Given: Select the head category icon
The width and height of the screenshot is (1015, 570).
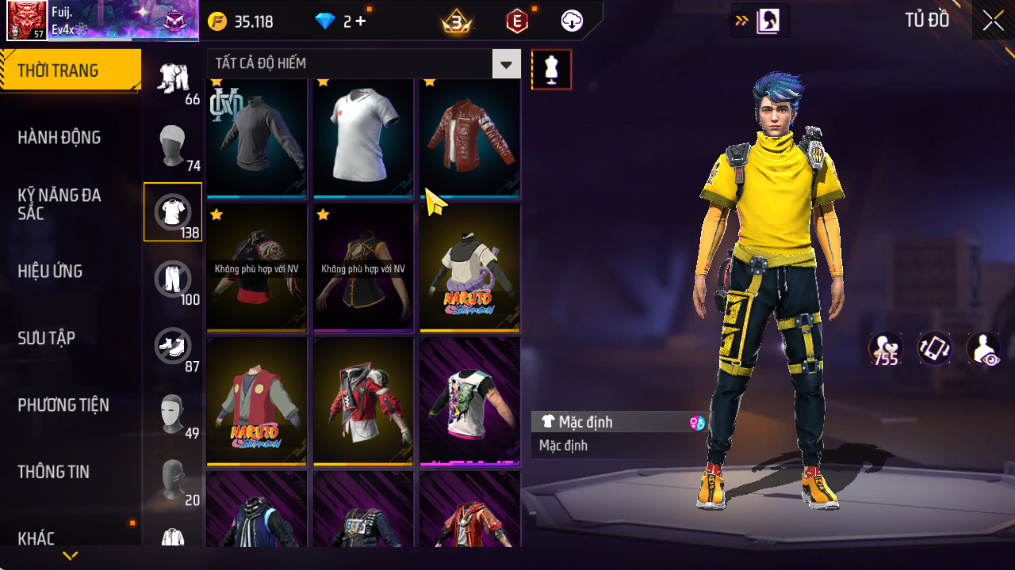Looking at the screenshot, I should (x=173, y=145).
